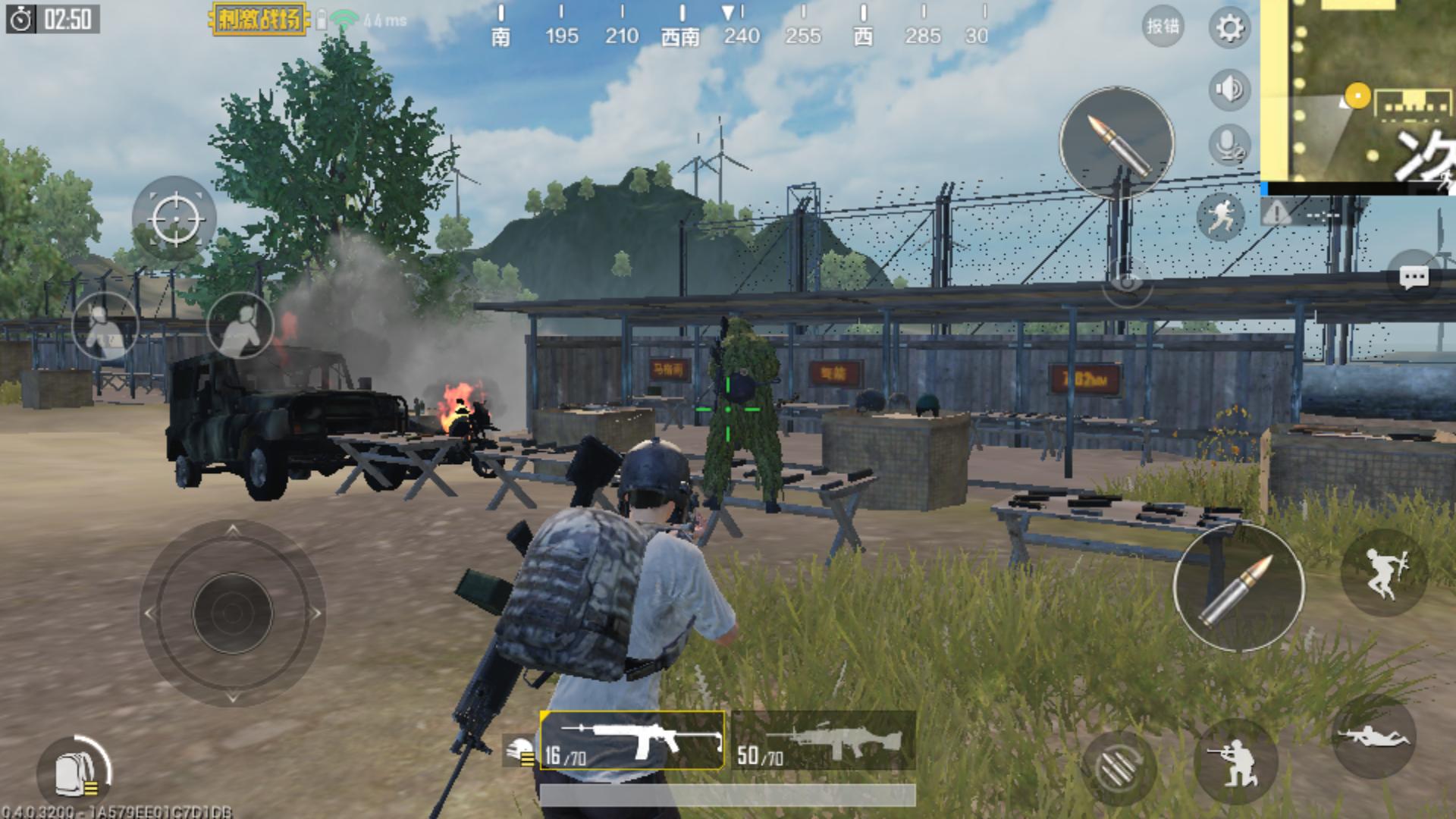The height and width of the screenshot is (819, 1456).
Task: Tap the bullet fire button beside the minimap
Action: pyautogui.click(x=1116, y=143)
